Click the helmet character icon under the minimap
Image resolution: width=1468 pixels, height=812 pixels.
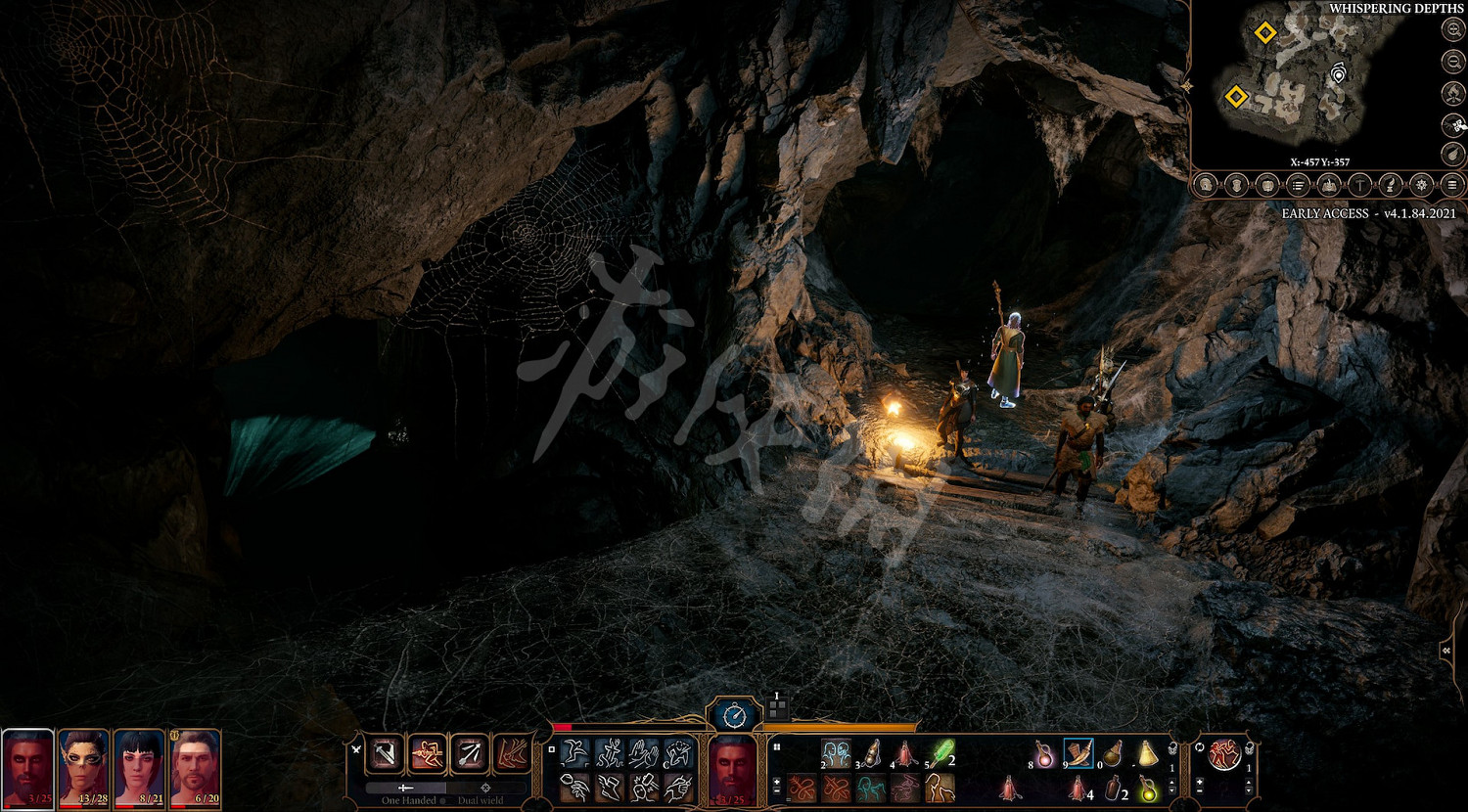1237,185
